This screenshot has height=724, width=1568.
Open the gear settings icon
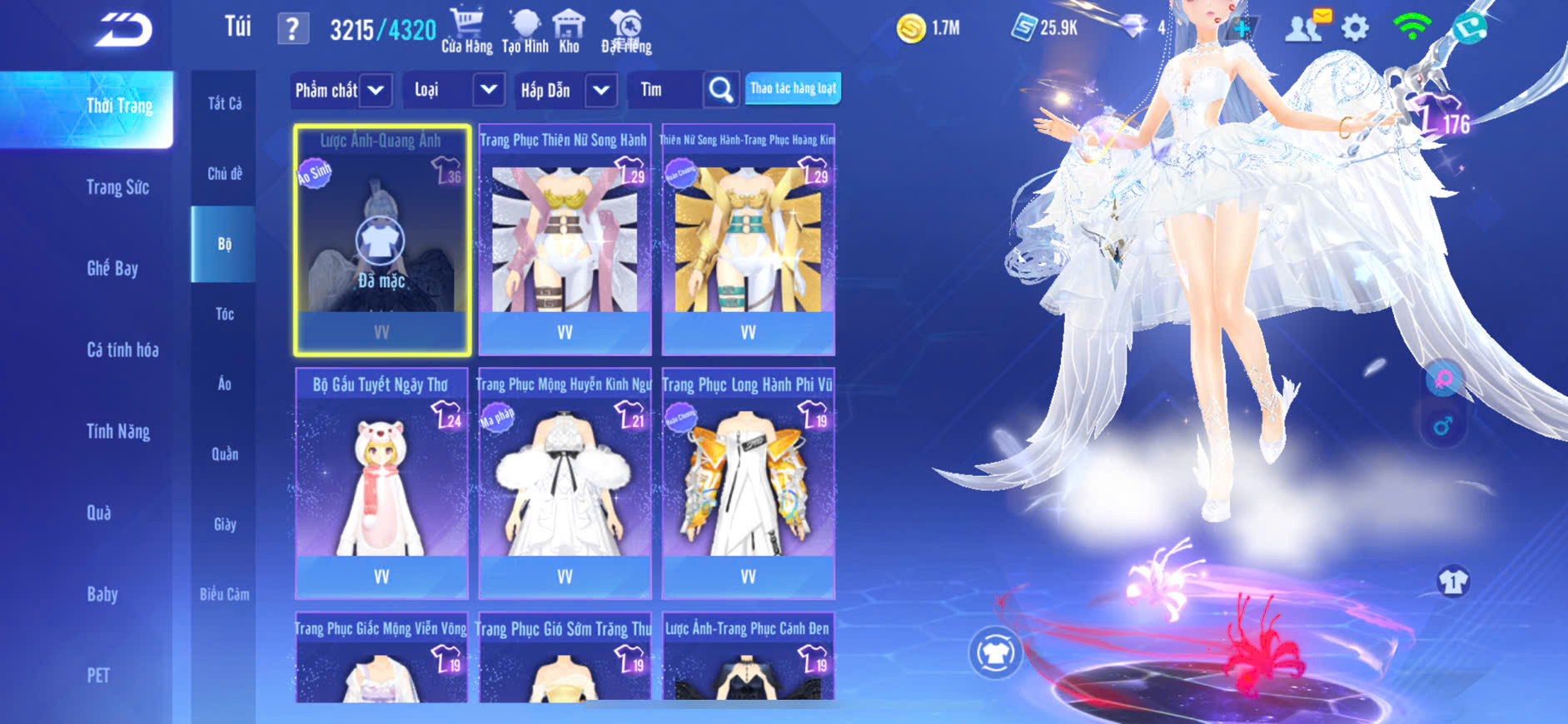1355,28
